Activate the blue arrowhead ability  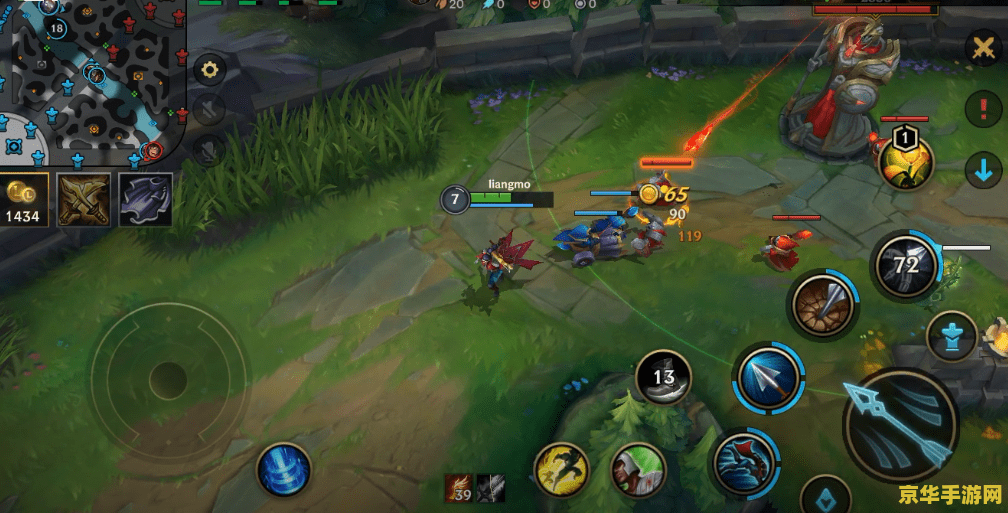[x=768, y=378]
